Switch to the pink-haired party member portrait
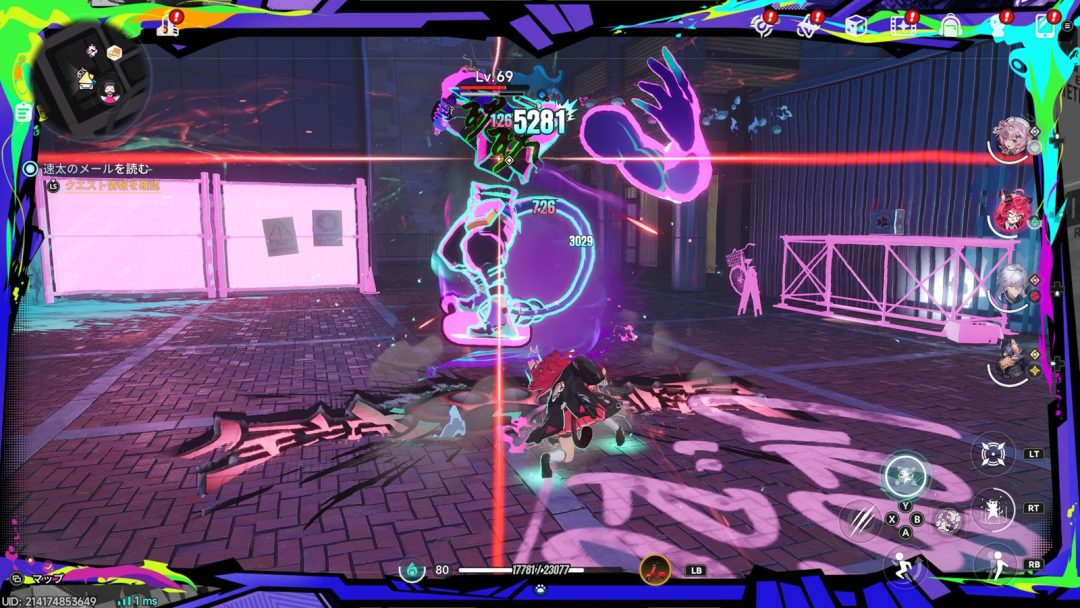This screenshot has width=1080, height=608. pyautogui.click(x=1012, y=138)
